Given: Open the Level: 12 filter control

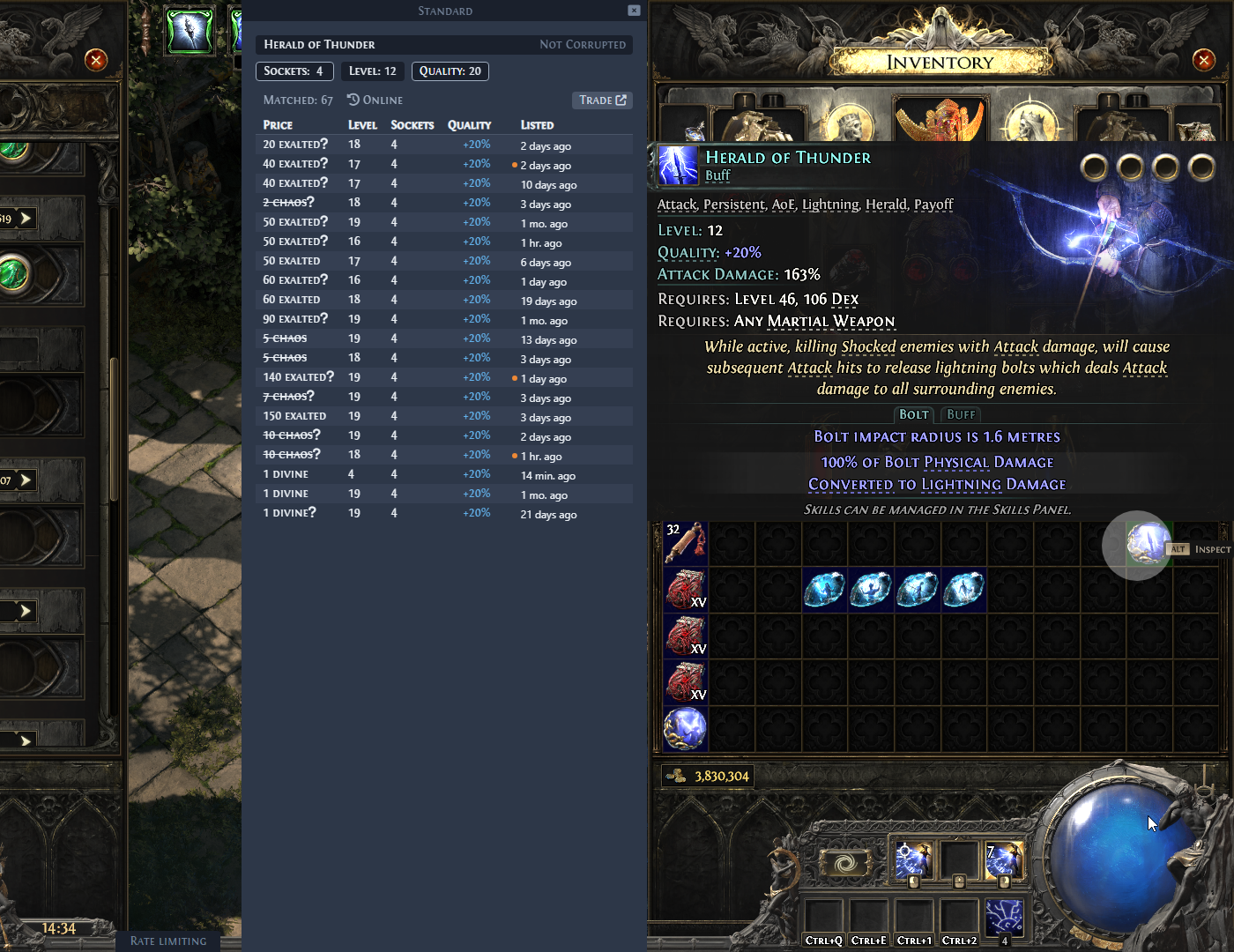Looking at the screenshot, I should click(372, 71).
